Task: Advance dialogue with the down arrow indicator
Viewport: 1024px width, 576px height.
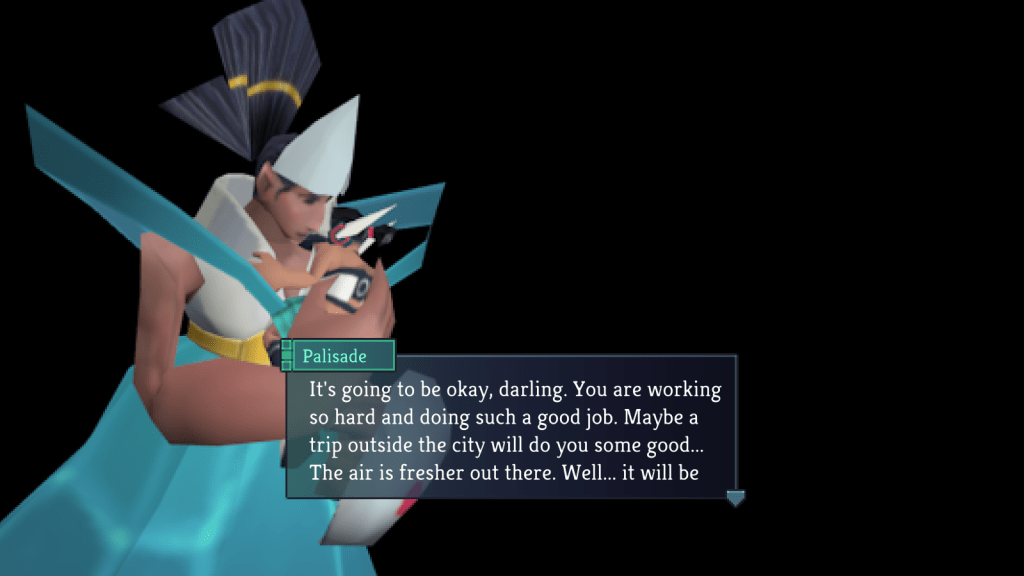Action: pyautogui.click(x=735, y=497)
